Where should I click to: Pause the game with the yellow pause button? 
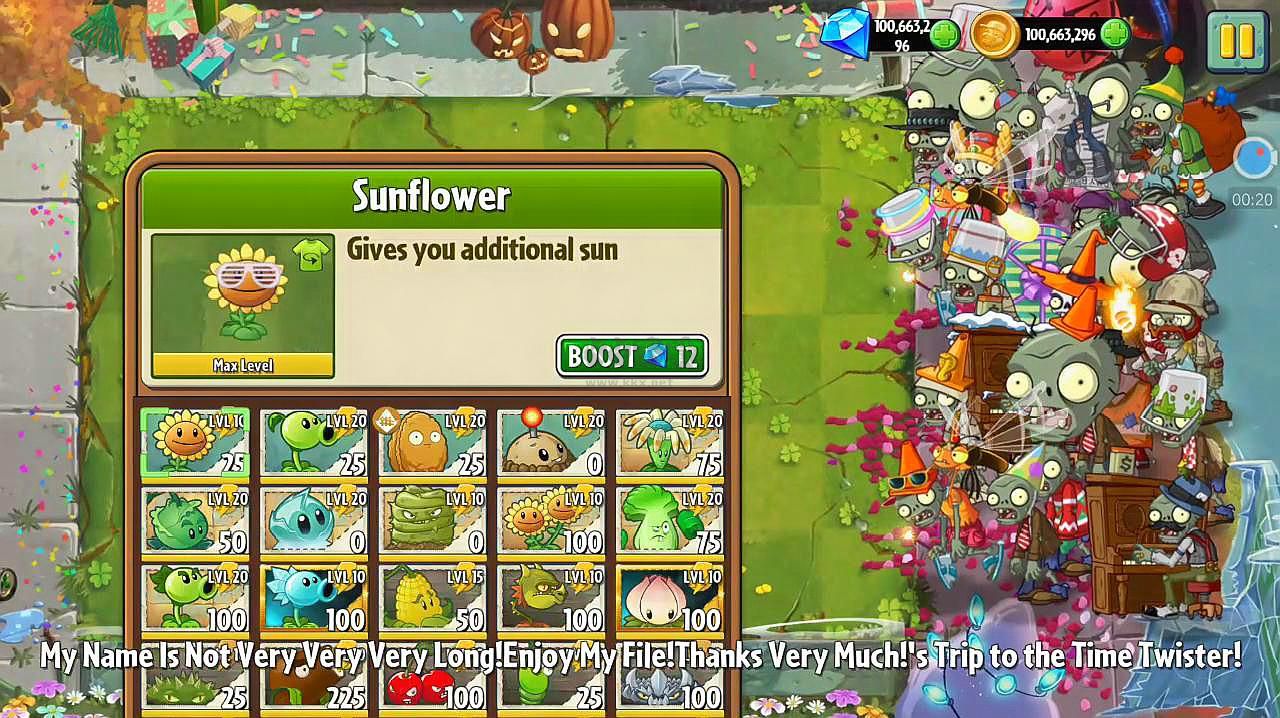(1237, 41)
